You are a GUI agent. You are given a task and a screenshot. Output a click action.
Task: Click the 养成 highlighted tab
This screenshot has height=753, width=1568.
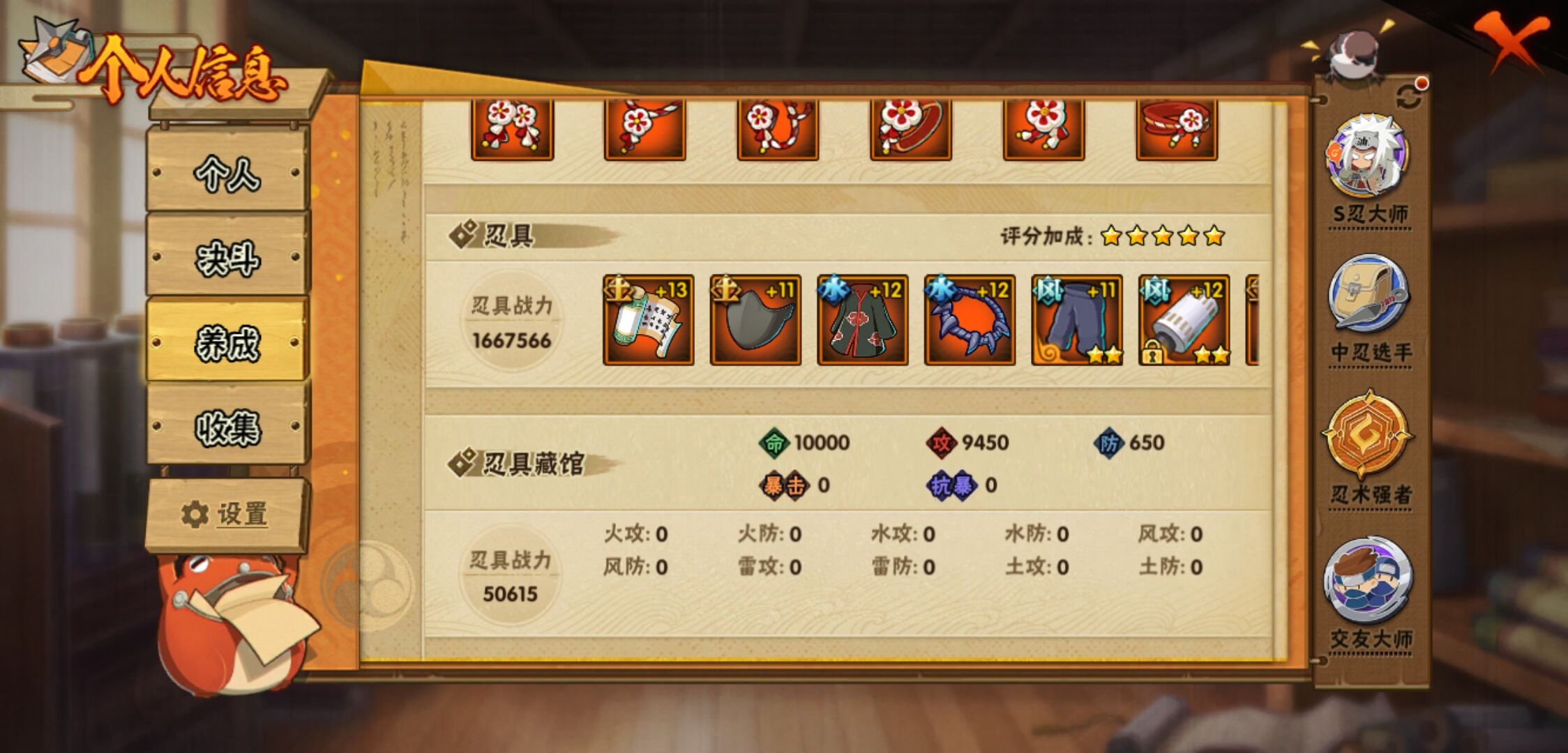coord(225,342)
